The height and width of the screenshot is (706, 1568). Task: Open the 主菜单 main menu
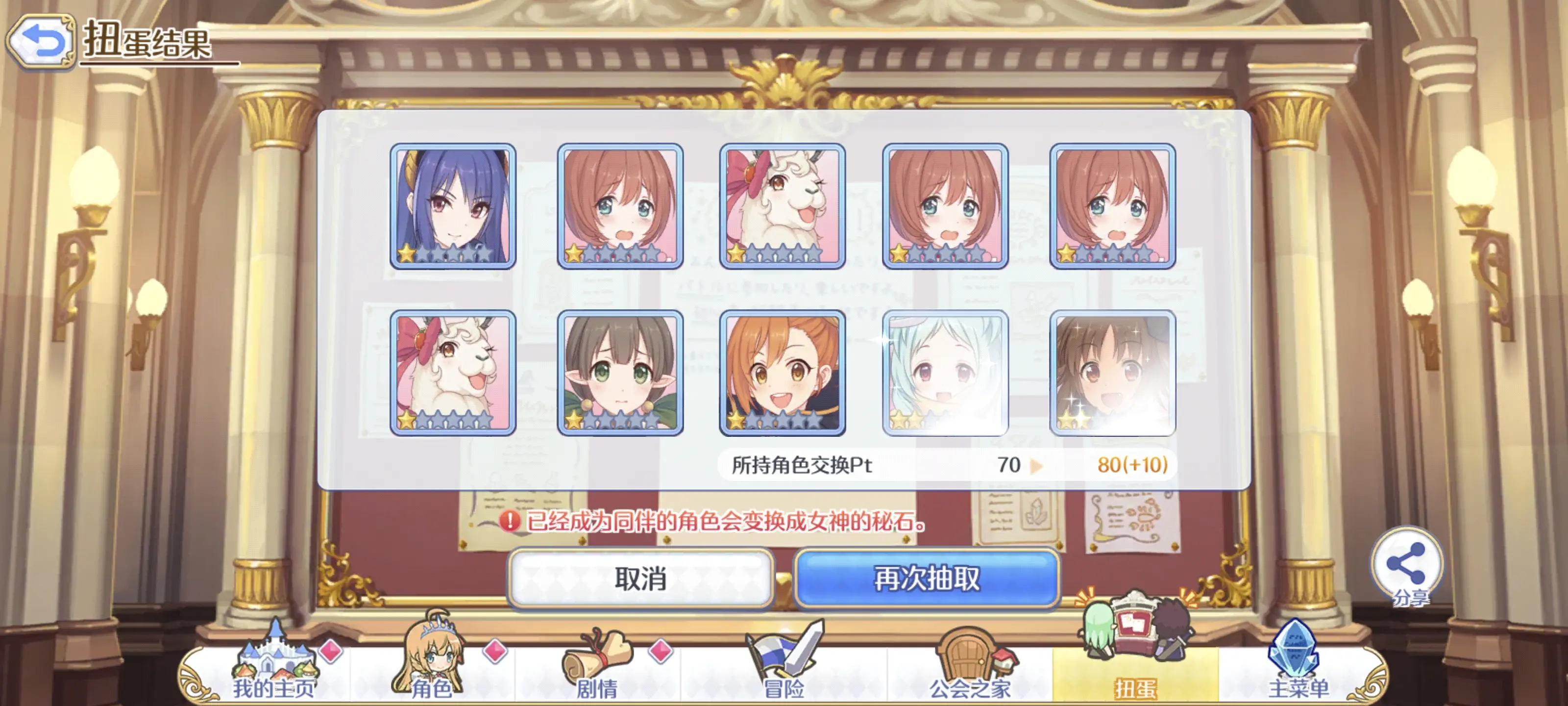pos(1298,670)
